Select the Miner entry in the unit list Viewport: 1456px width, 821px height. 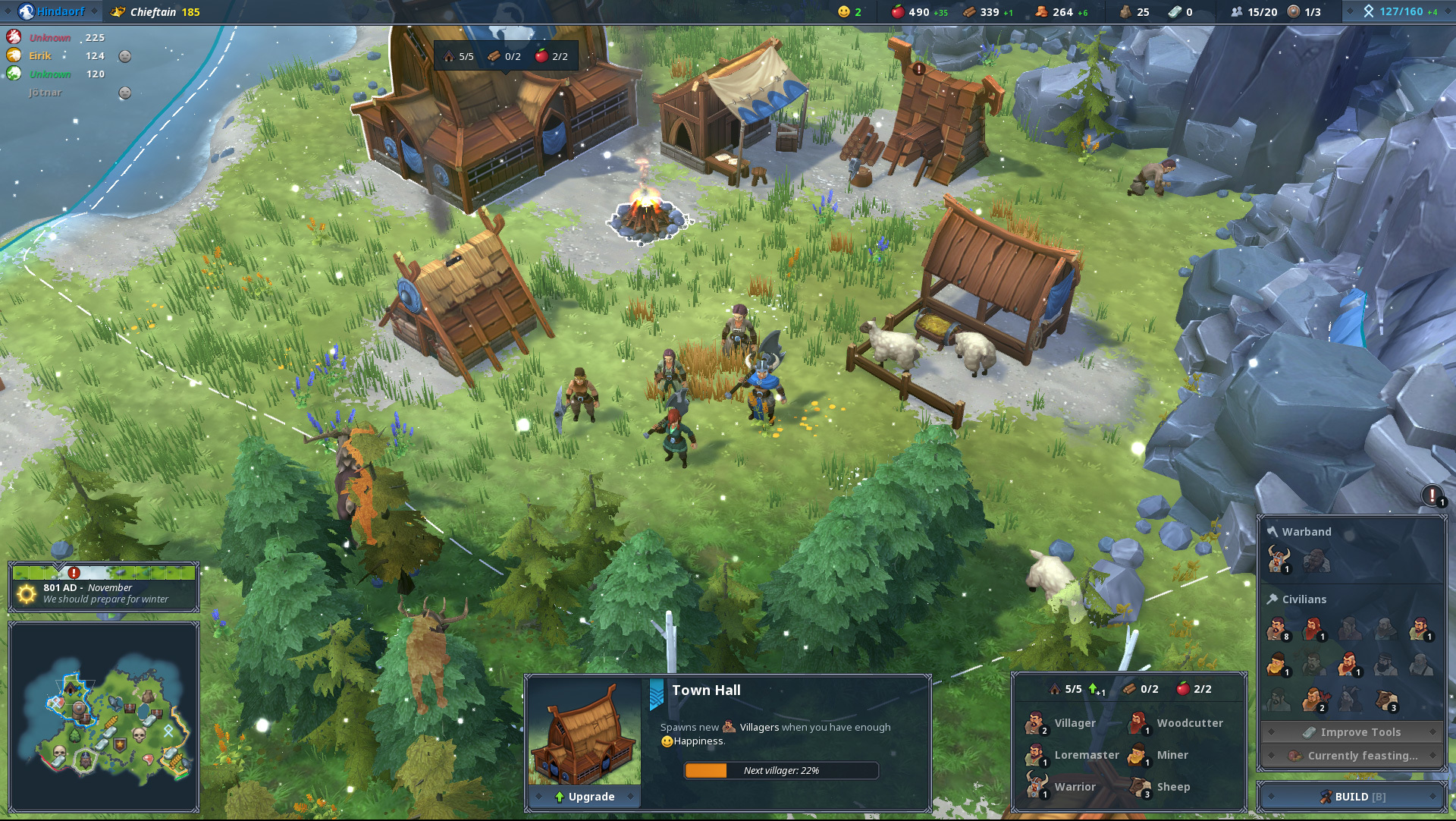(1160, 756)
